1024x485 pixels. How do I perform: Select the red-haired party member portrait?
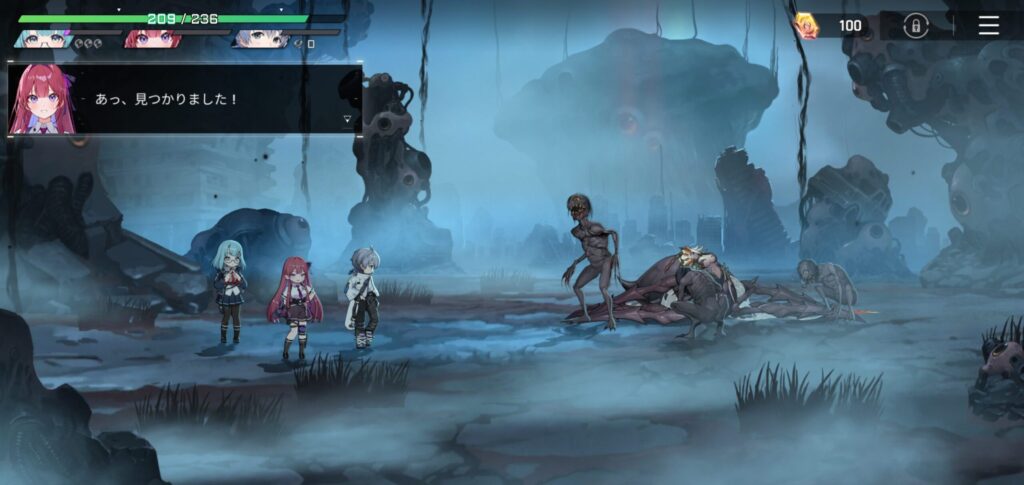pos(152,39)
